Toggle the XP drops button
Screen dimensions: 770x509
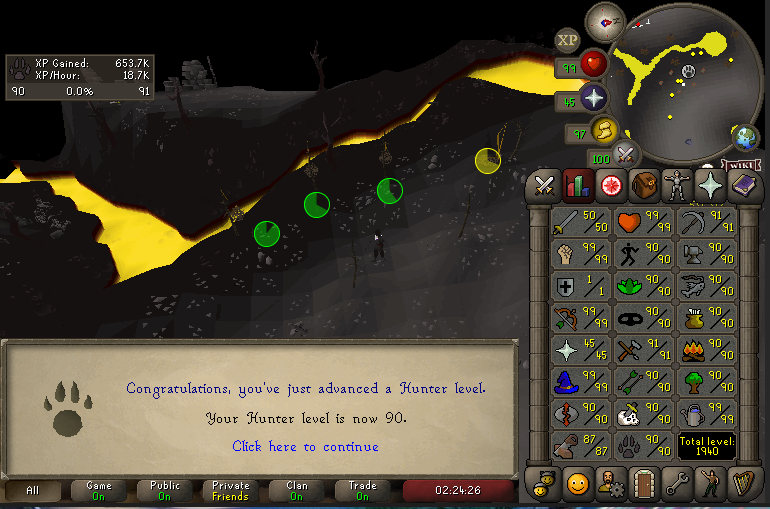568,40
